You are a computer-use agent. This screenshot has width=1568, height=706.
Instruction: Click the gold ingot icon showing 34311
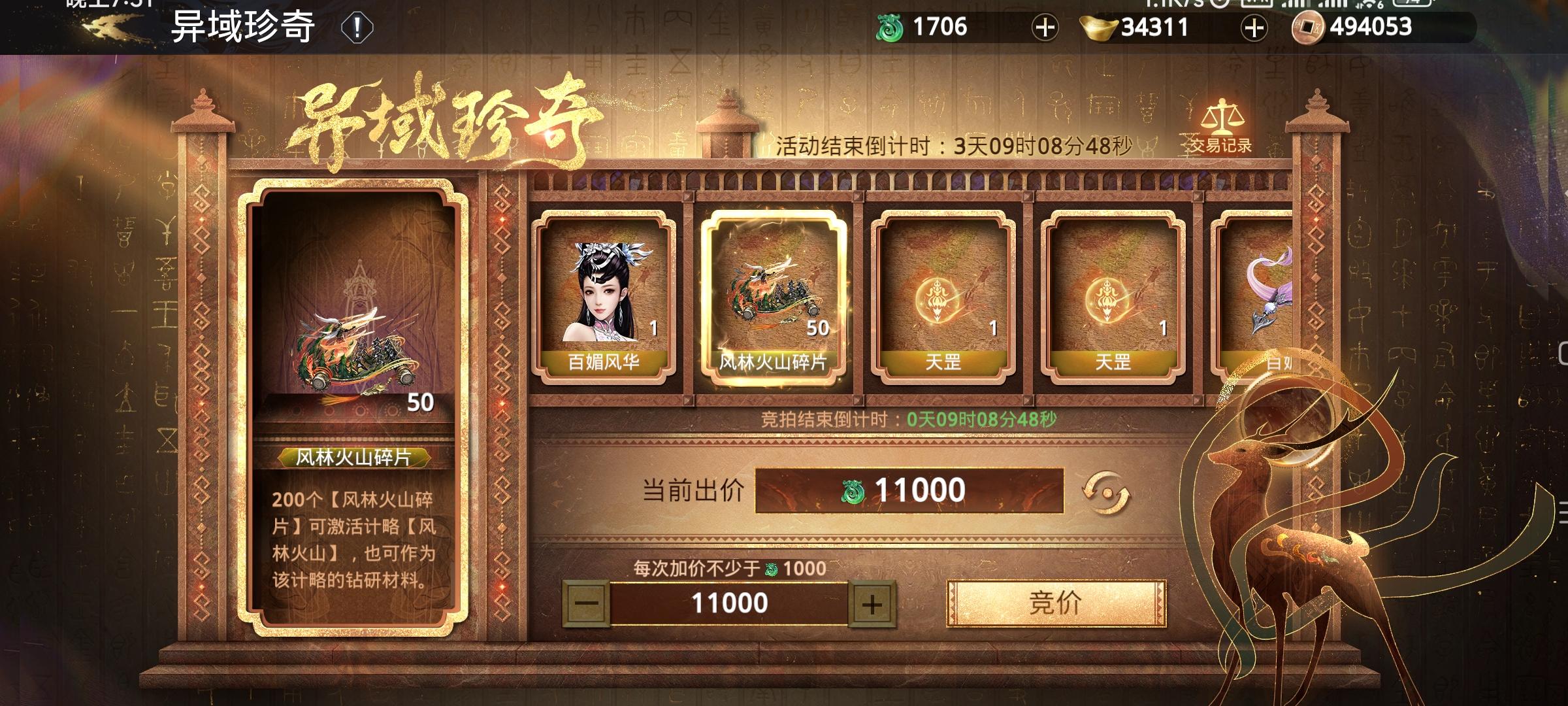coord(1099,27)
